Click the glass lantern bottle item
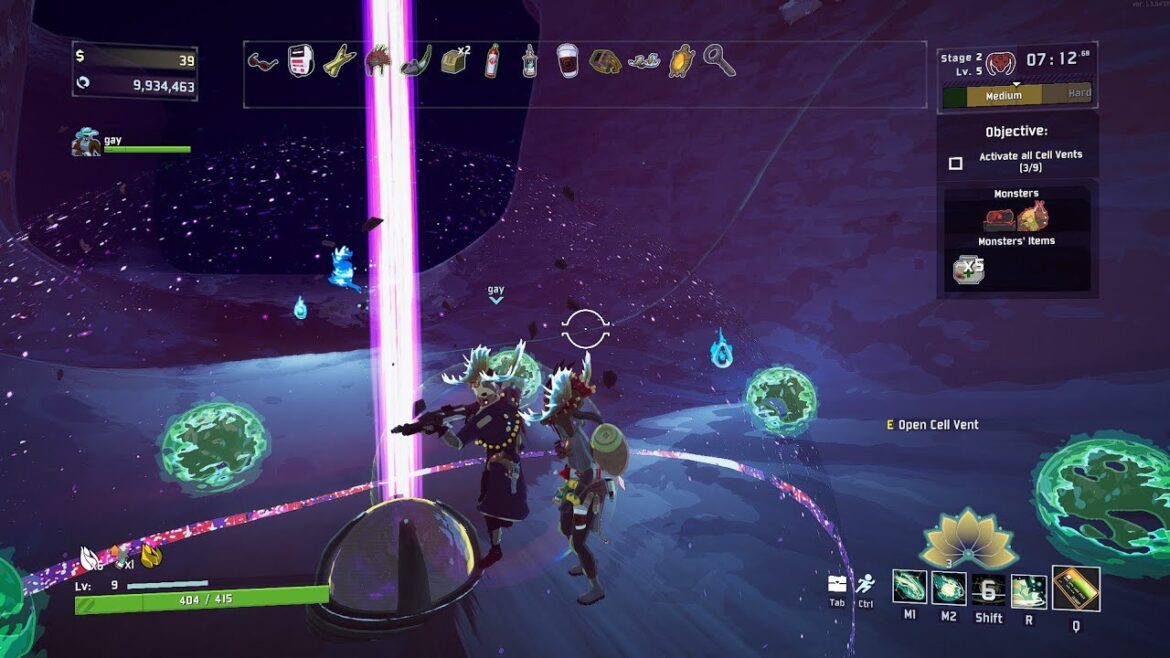The width and height of the screenshot is (1170, 658). click(x=530, y=62)
